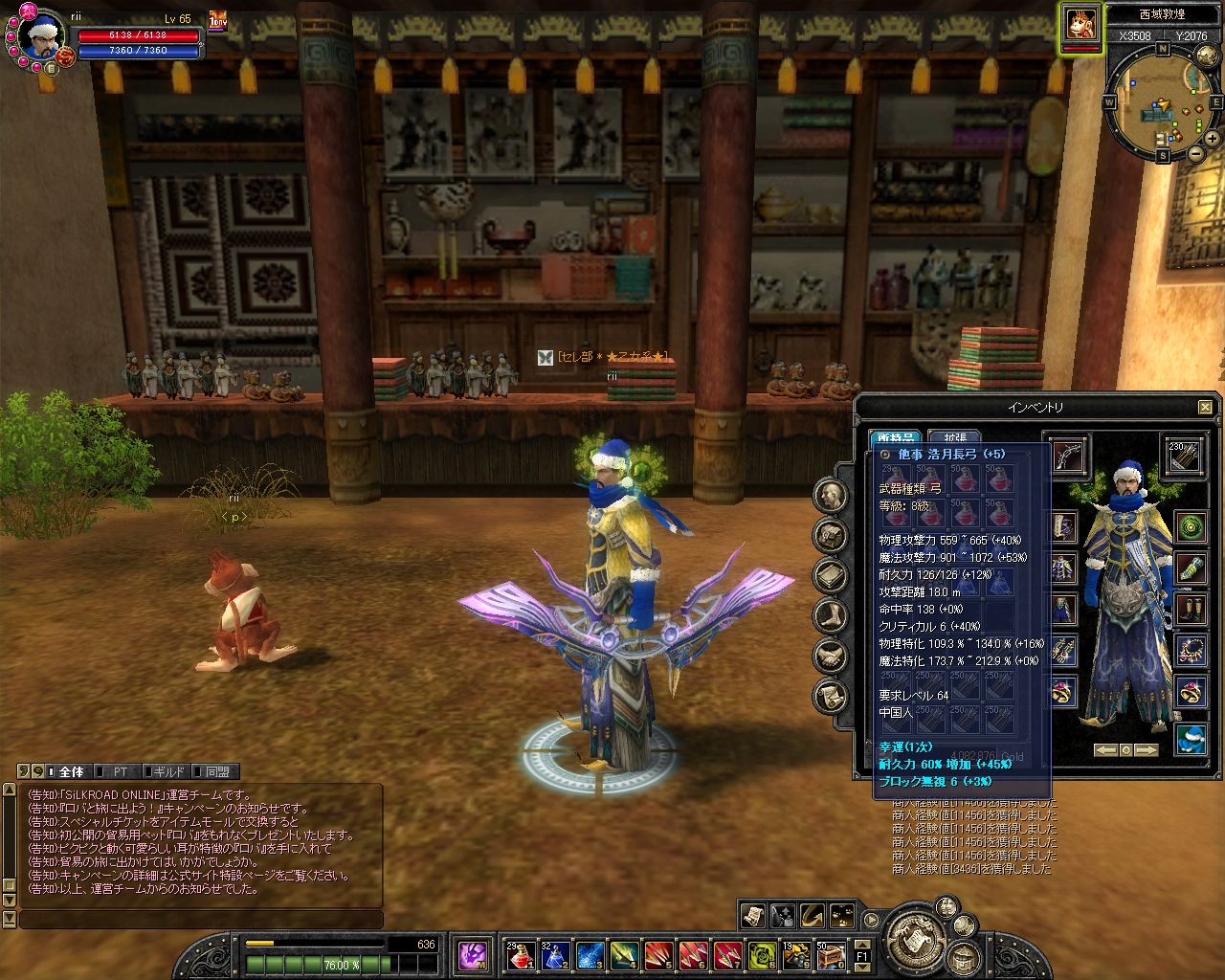Use the blue mana potion in hotbar slot 2

tap(555, 954)
